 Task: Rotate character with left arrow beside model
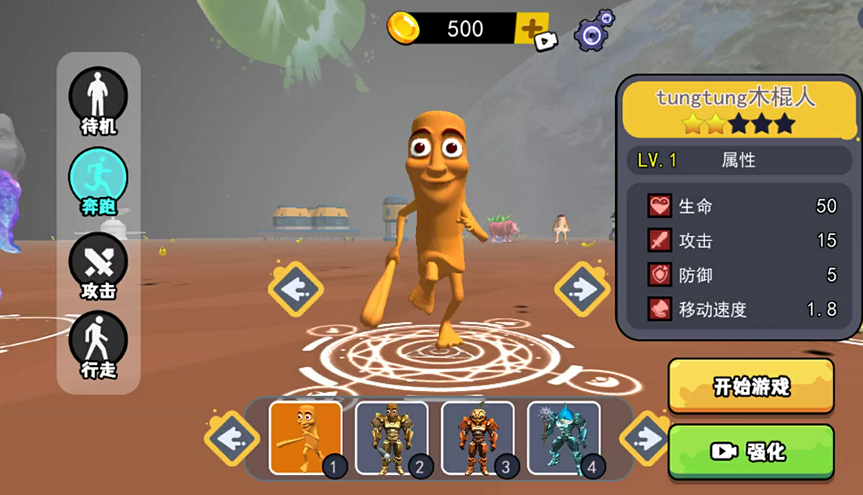(295, 289)
